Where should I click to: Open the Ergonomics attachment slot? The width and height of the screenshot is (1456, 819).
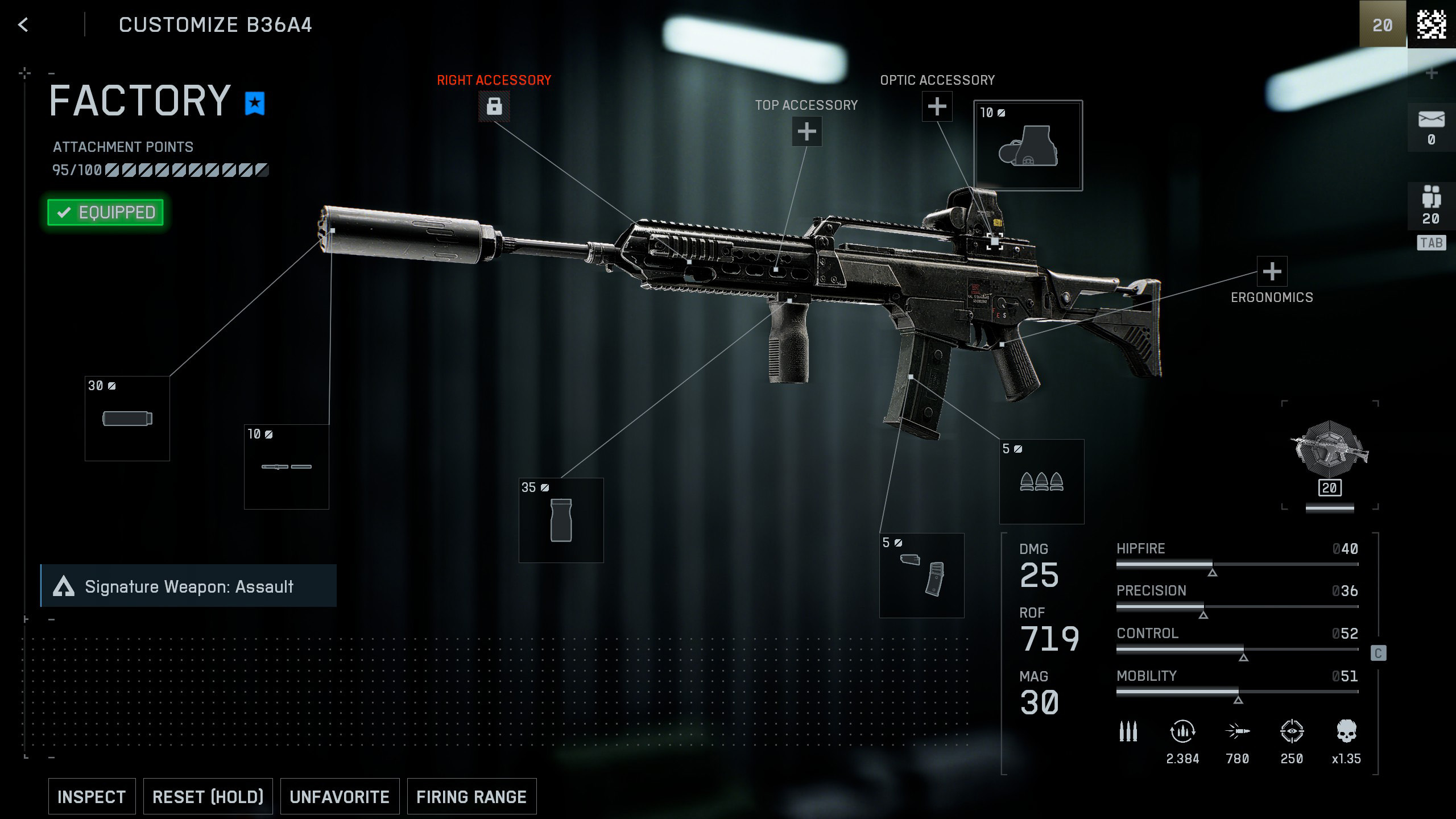pos(1272,272)
